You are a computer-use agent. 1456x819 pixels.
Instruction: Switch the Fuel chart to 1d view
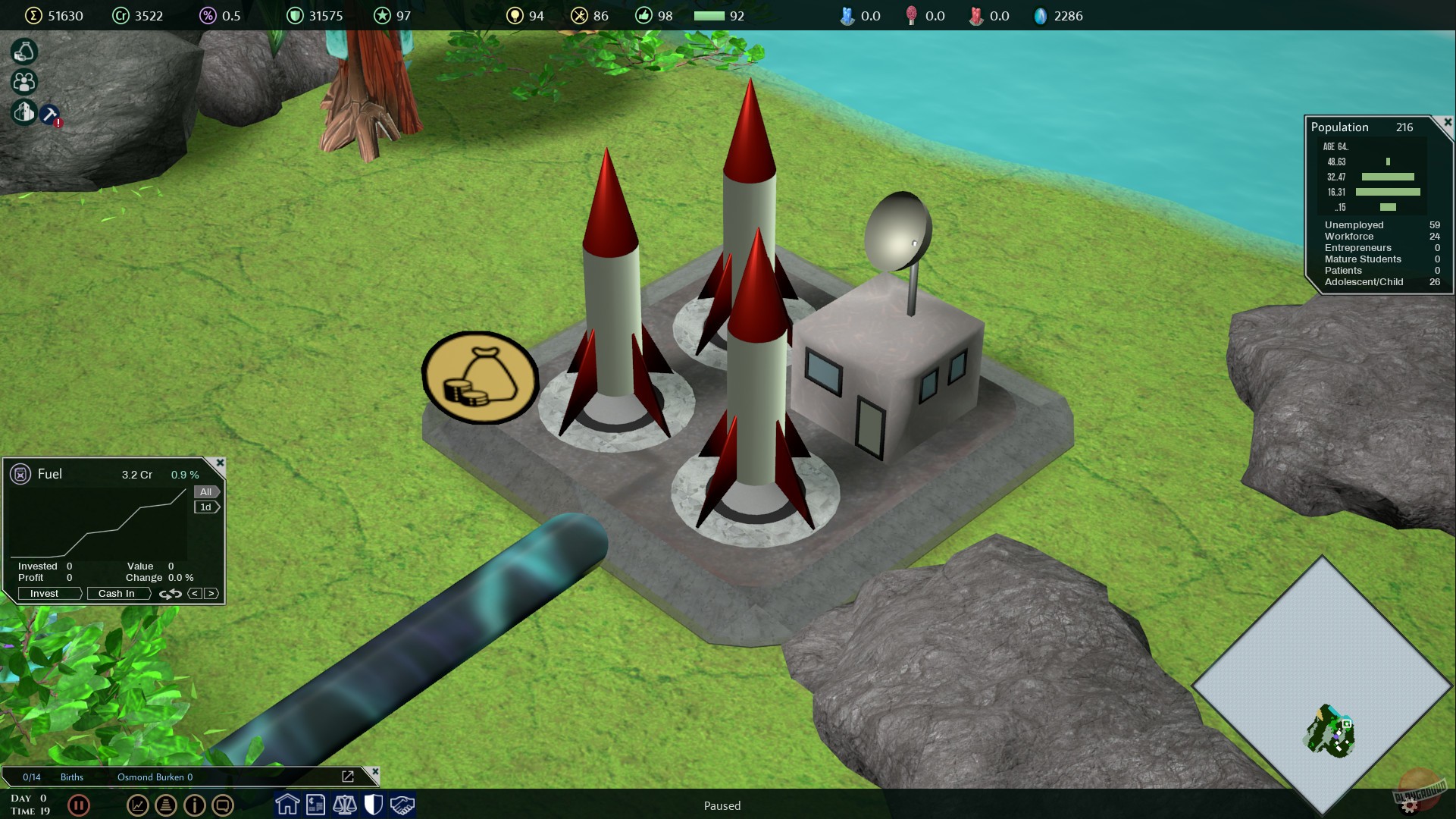205,507
